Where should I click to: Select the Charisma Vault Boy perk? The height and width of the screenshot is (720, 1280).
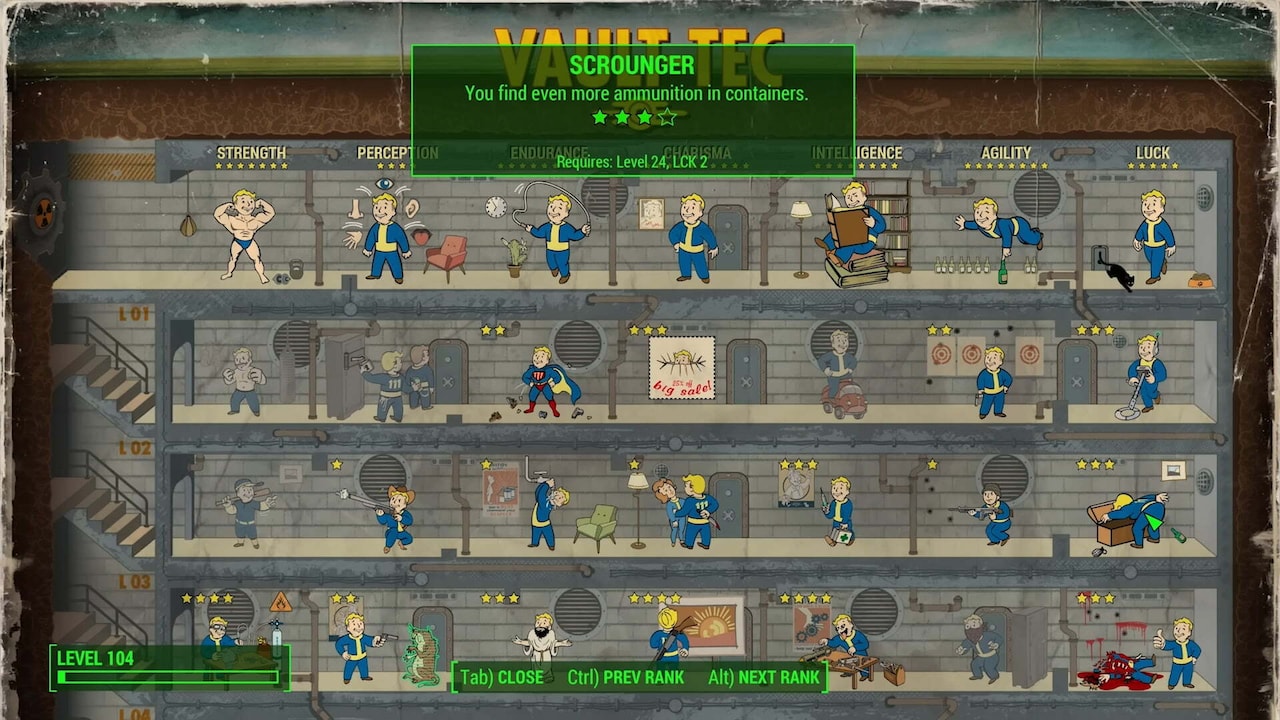(692, 237)
